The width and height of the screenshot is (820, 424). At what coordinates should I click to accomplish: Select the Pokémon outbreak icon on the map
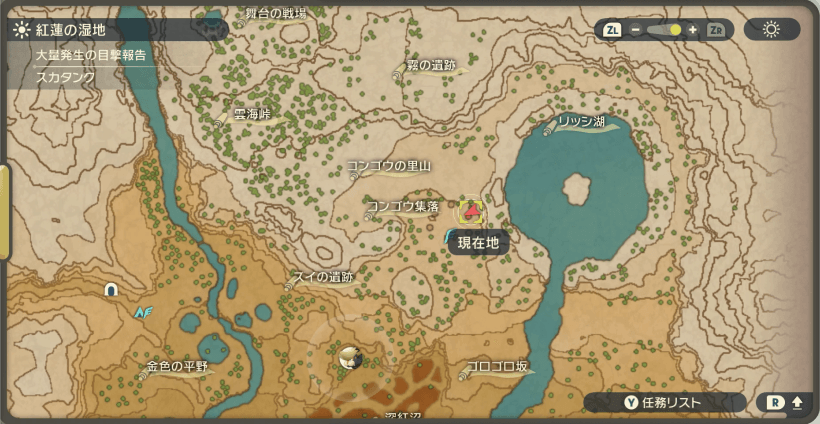click(x=349, y=357)
